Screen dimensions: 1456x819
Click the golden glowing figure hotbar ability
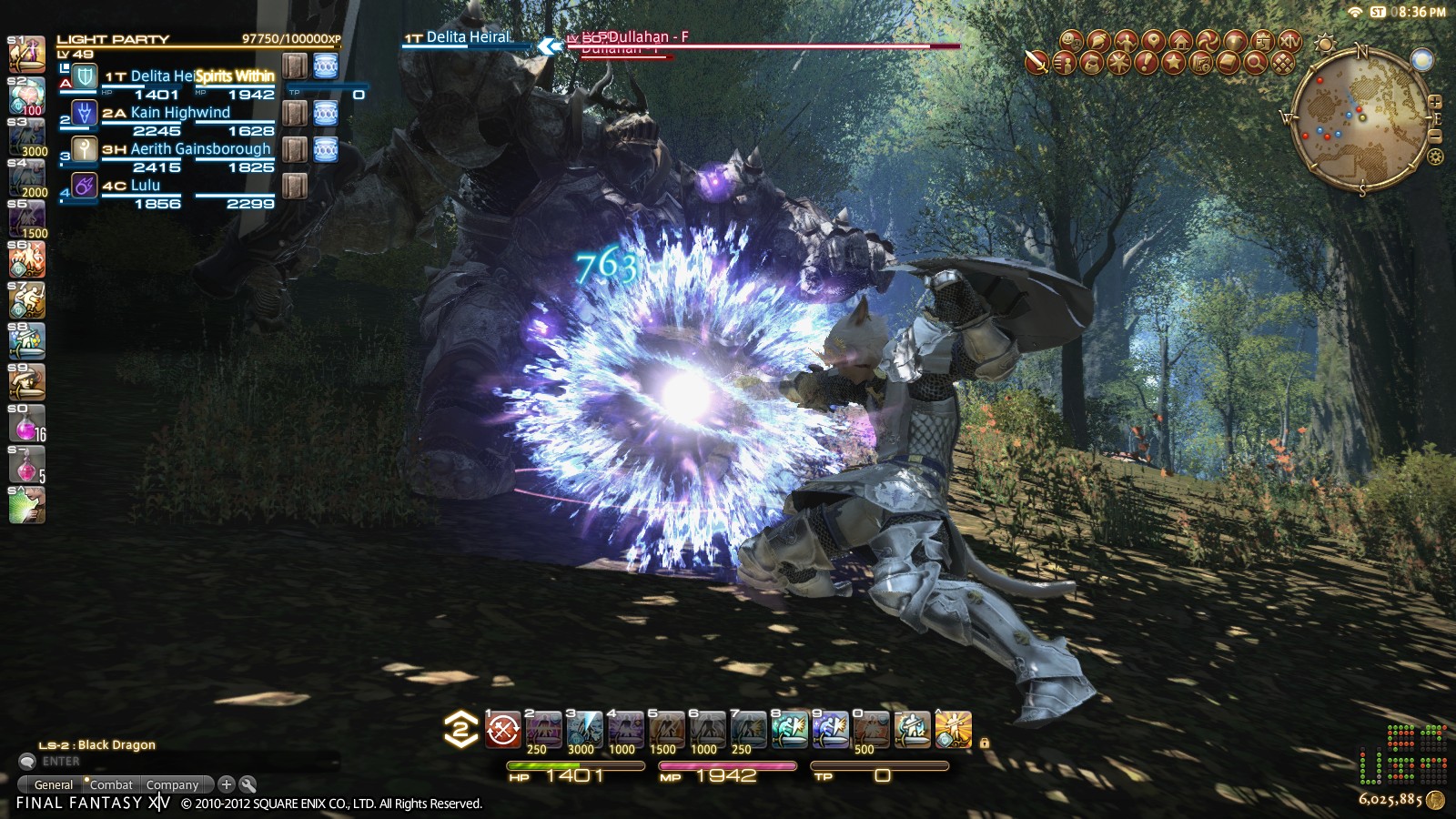click(x=953, y=730)
